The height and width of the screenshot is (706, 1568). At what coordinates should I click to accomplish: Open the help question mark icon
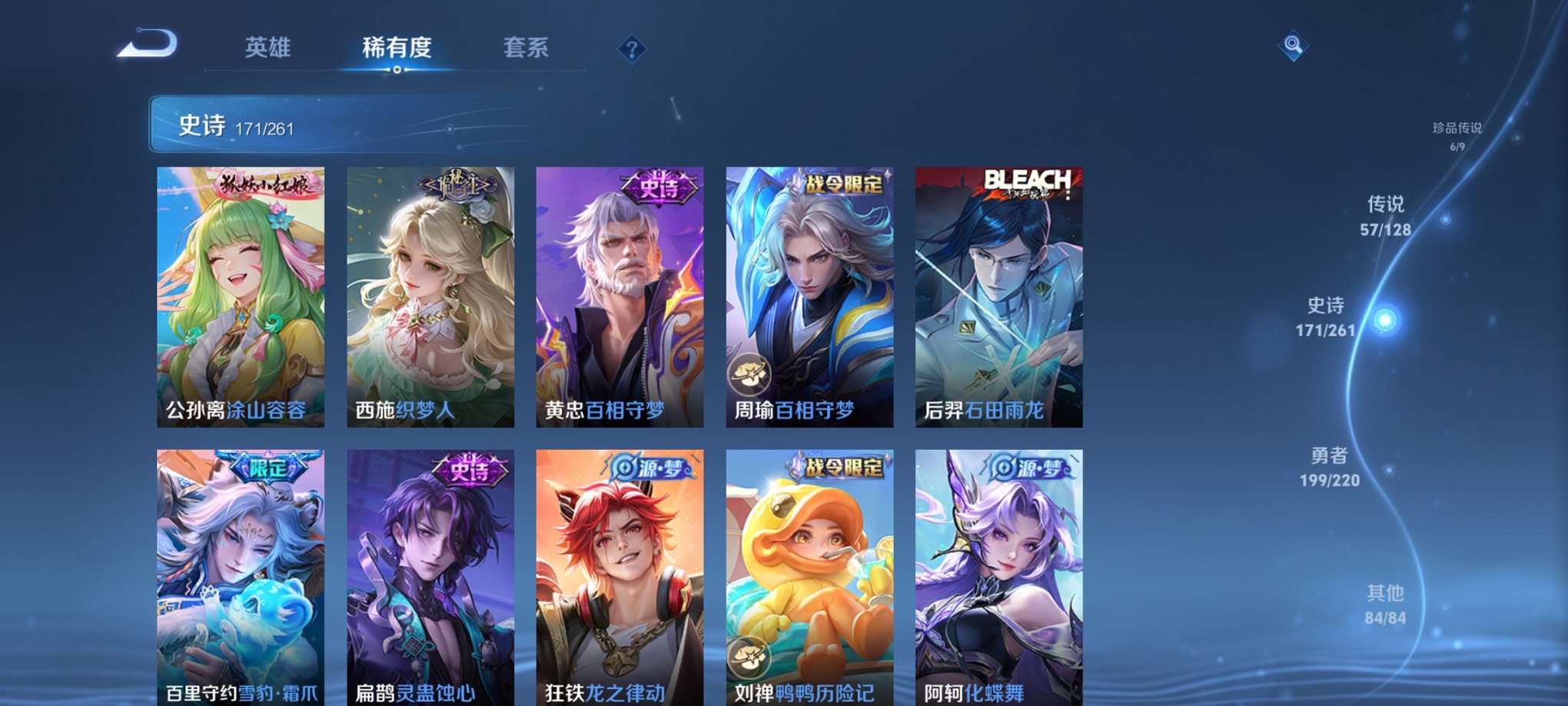point(632,50)
